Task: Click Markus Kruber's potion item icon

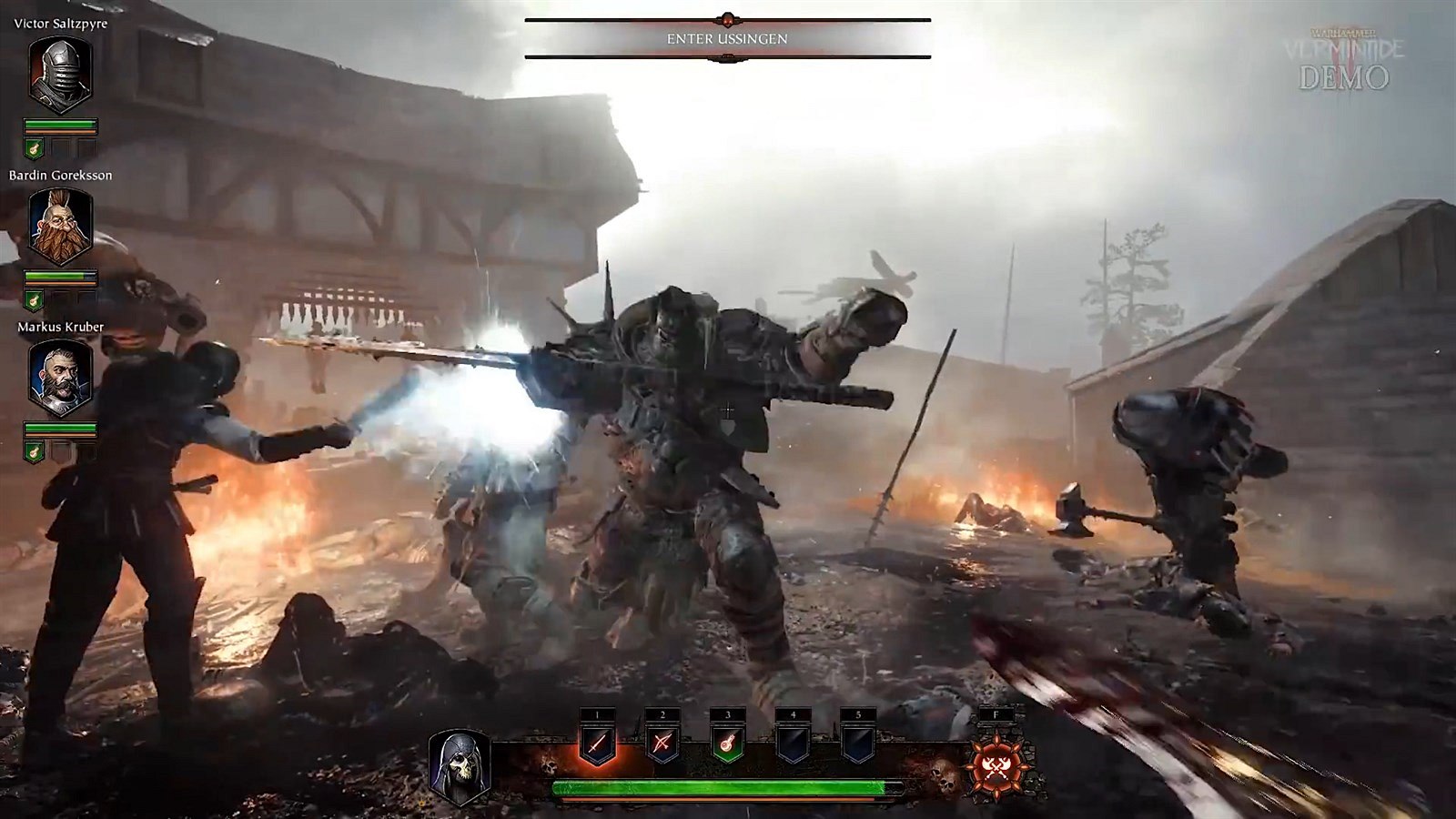Action: tap(35, 450)
